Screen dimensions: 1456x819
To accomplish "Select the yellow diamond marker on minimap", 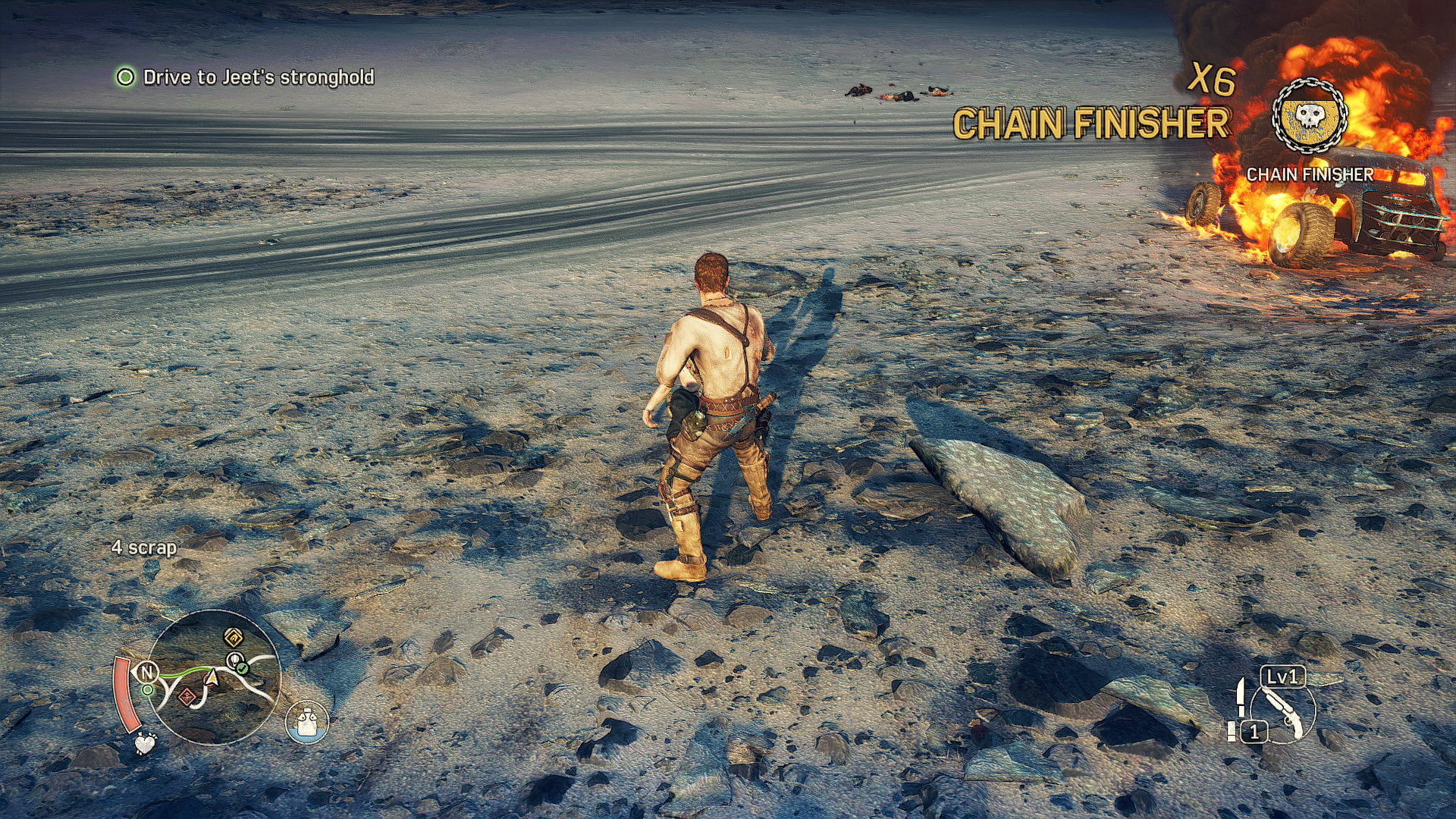I will point(234,636).
